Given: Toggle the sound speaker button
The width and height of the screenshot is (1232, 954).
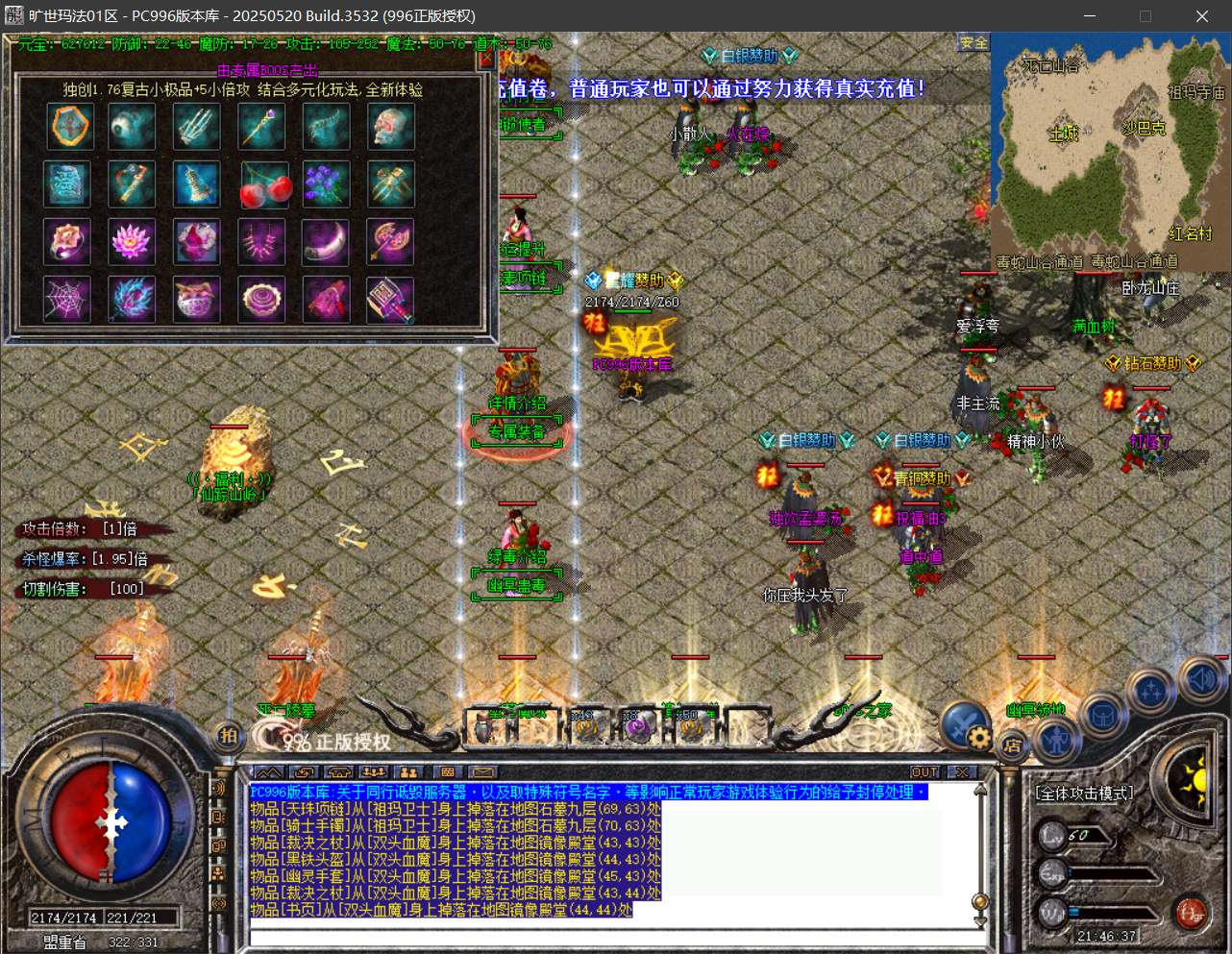Looking at the screenshot, I should tap(1200, 679).
